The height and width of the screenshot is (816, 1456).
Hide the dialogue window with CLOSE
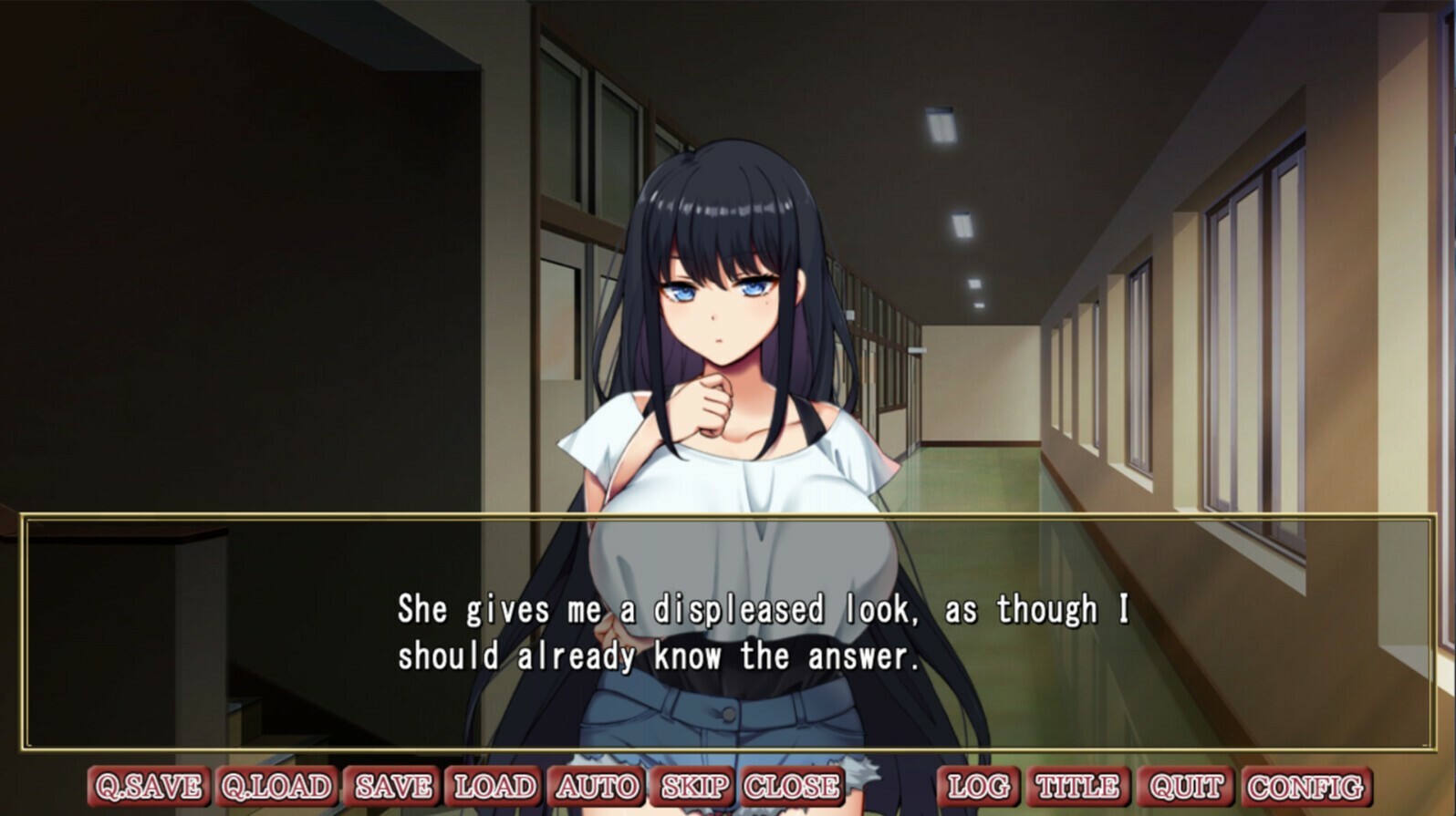pyautogui.click(x=792, y=784)
